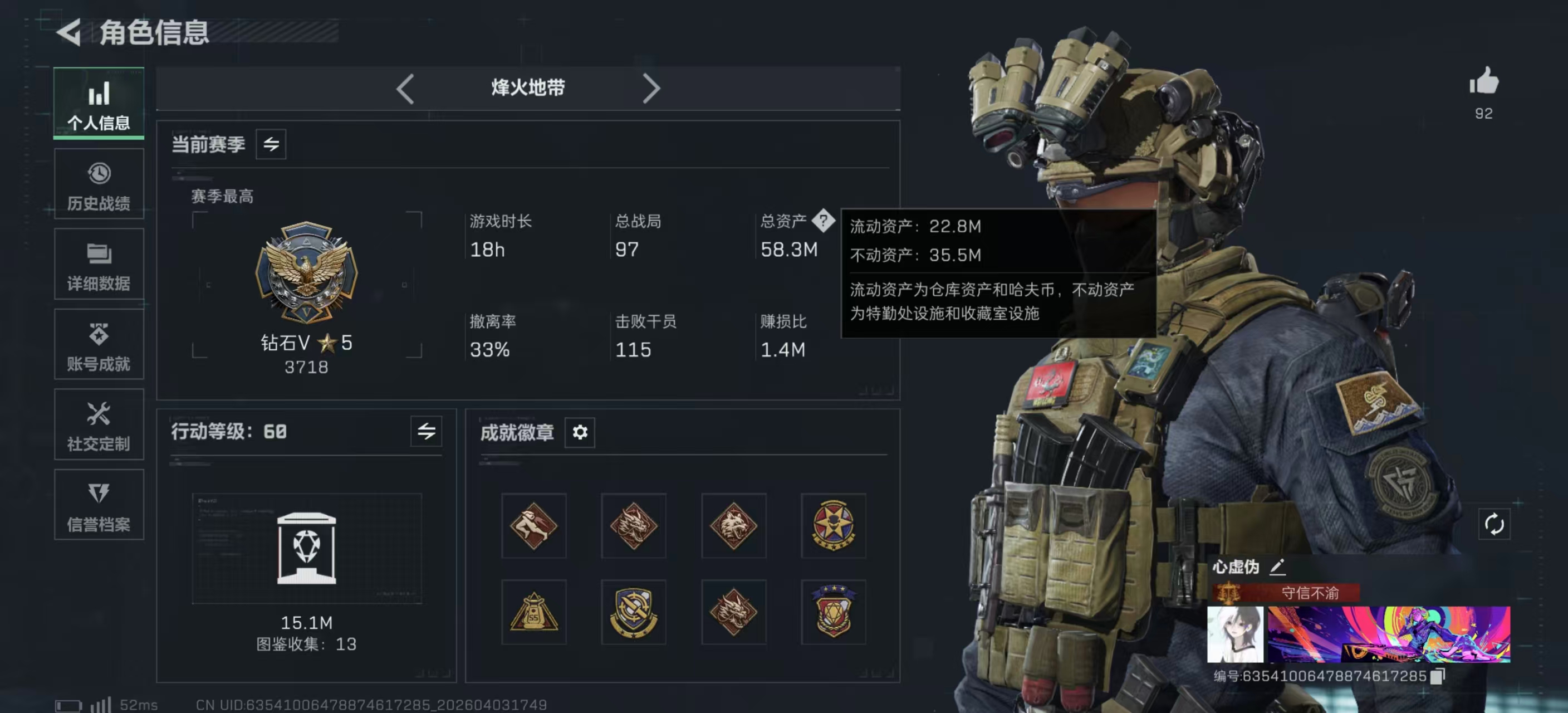Switch to the previous game mode
This screenshot has height=713, width=1568.
coord(405,87)
